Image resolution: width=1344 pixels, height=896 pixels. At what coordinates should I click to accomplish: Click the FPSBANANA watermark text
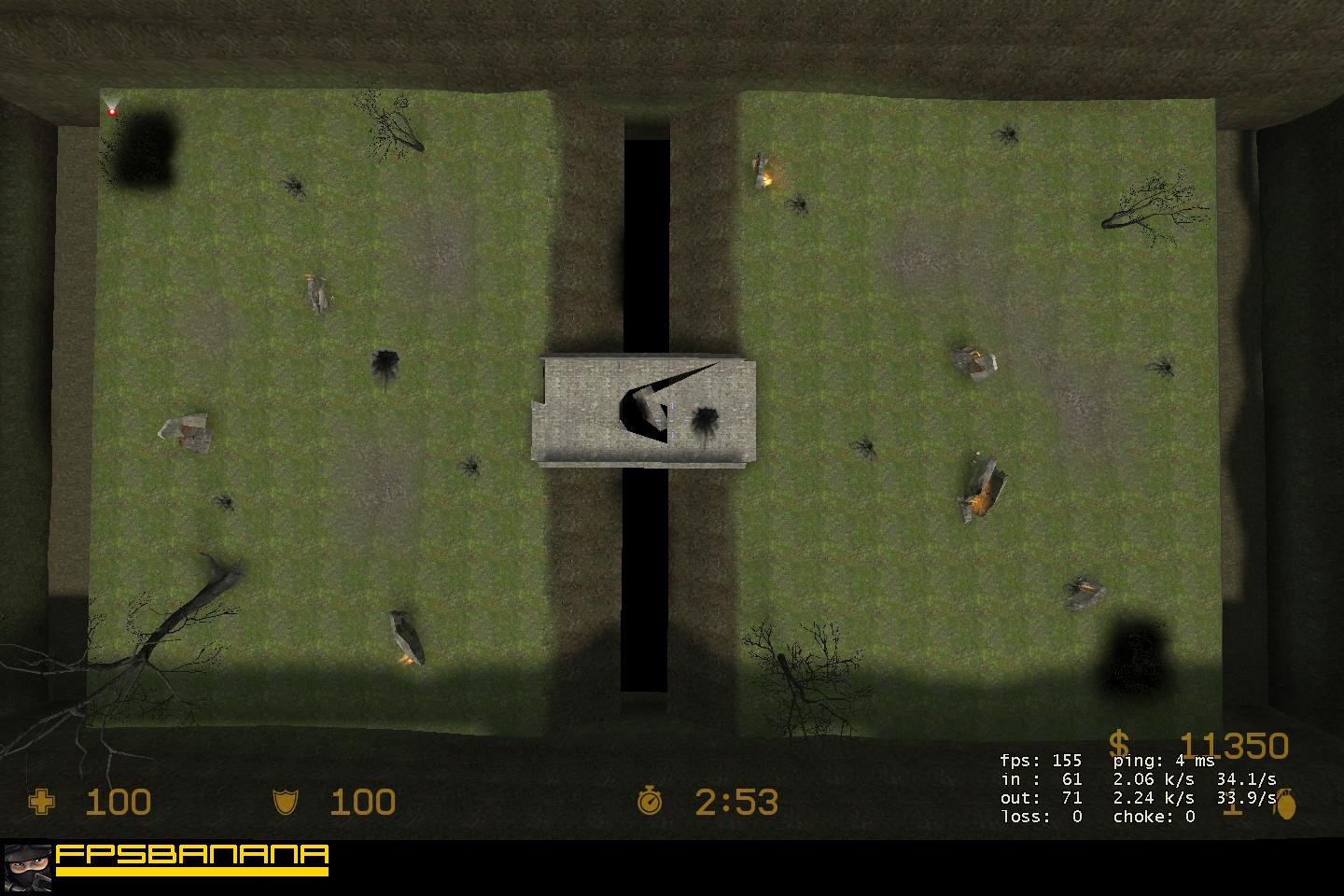point(189,854)
